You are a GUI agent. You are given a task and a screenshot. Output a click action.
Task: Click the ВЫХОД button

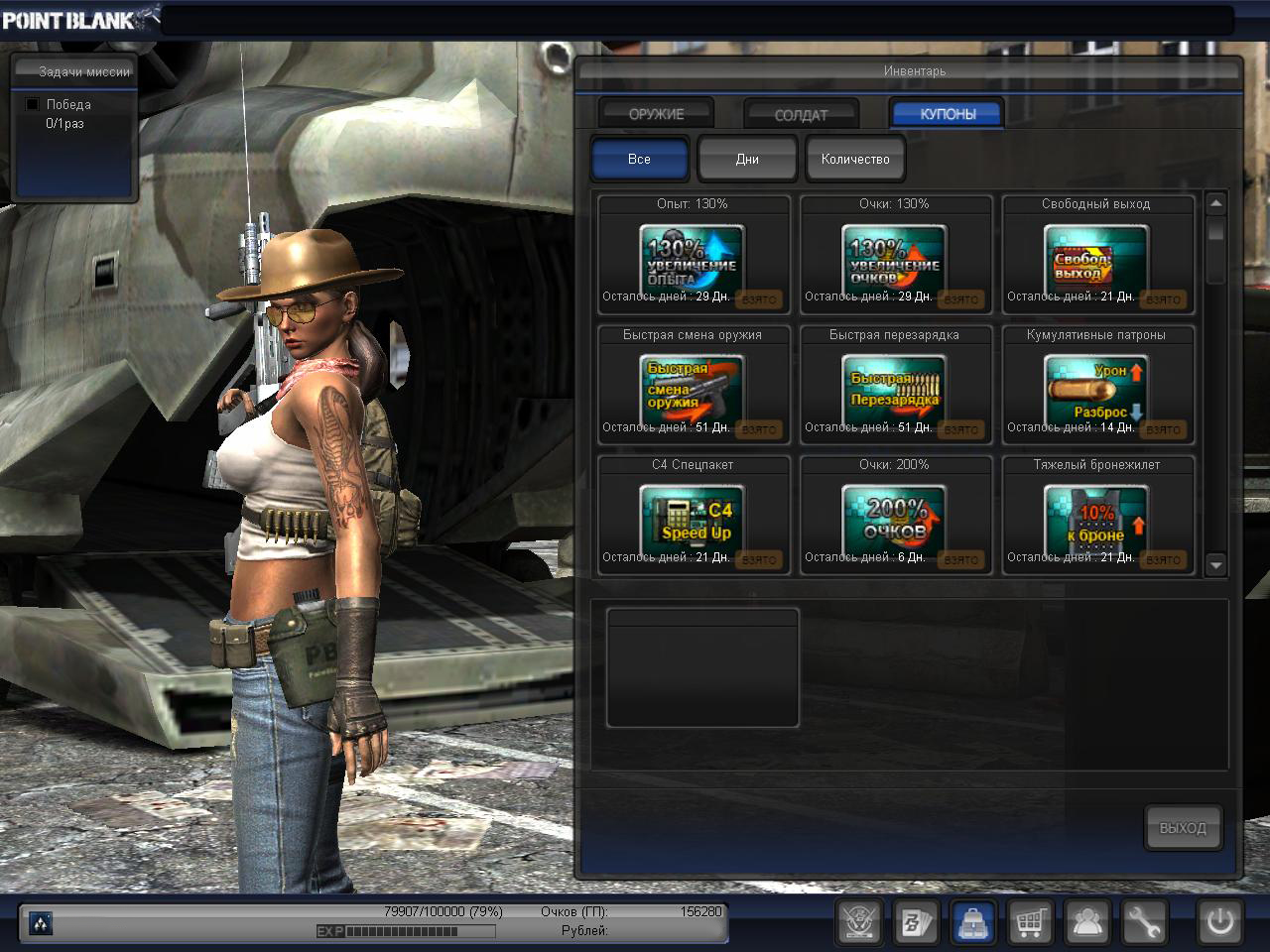pos(1183,828)
